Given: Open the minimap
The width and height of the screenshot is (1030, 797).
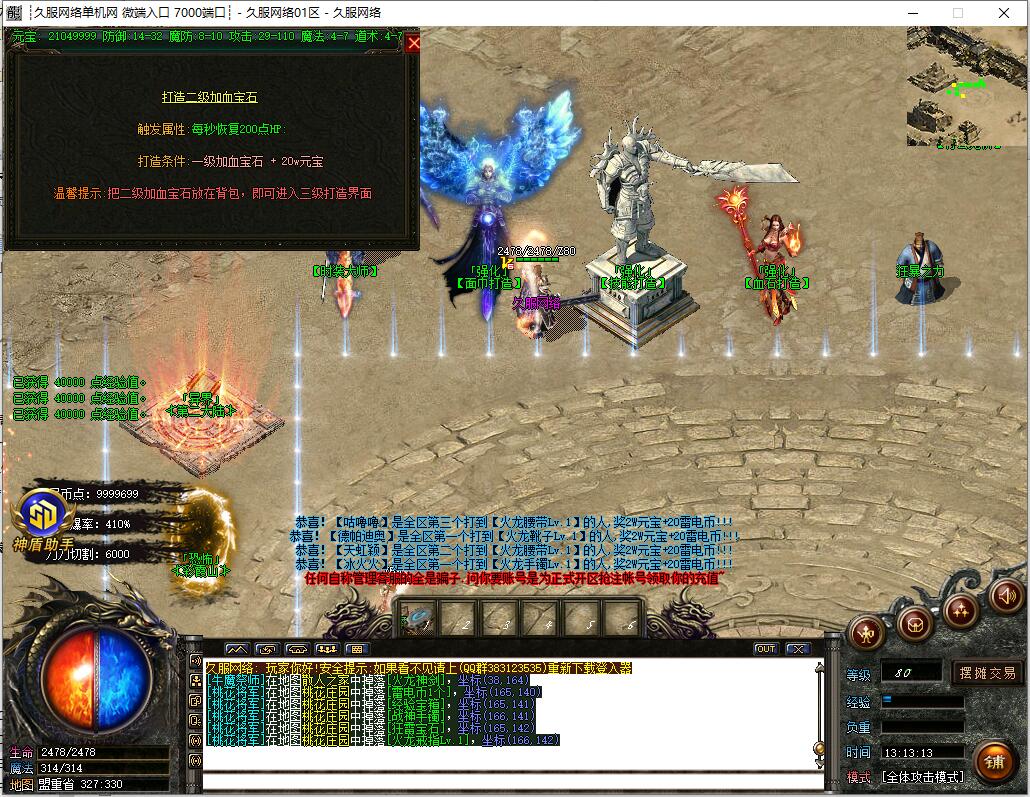Looking at the screenshot, I should pyautogui.click(x=967, y=86).
